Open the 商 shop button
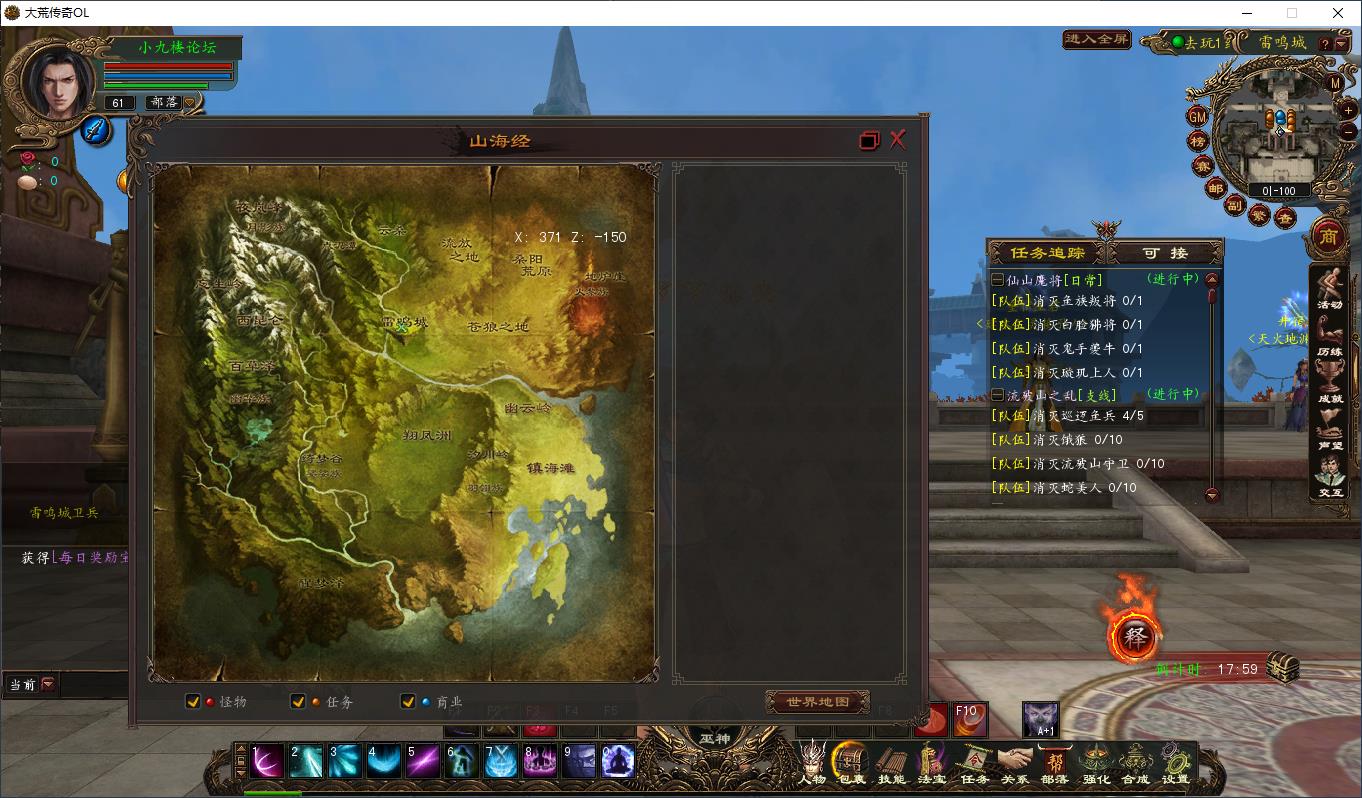Viewport: 1362px width, 798px height. pos(1329,237)
